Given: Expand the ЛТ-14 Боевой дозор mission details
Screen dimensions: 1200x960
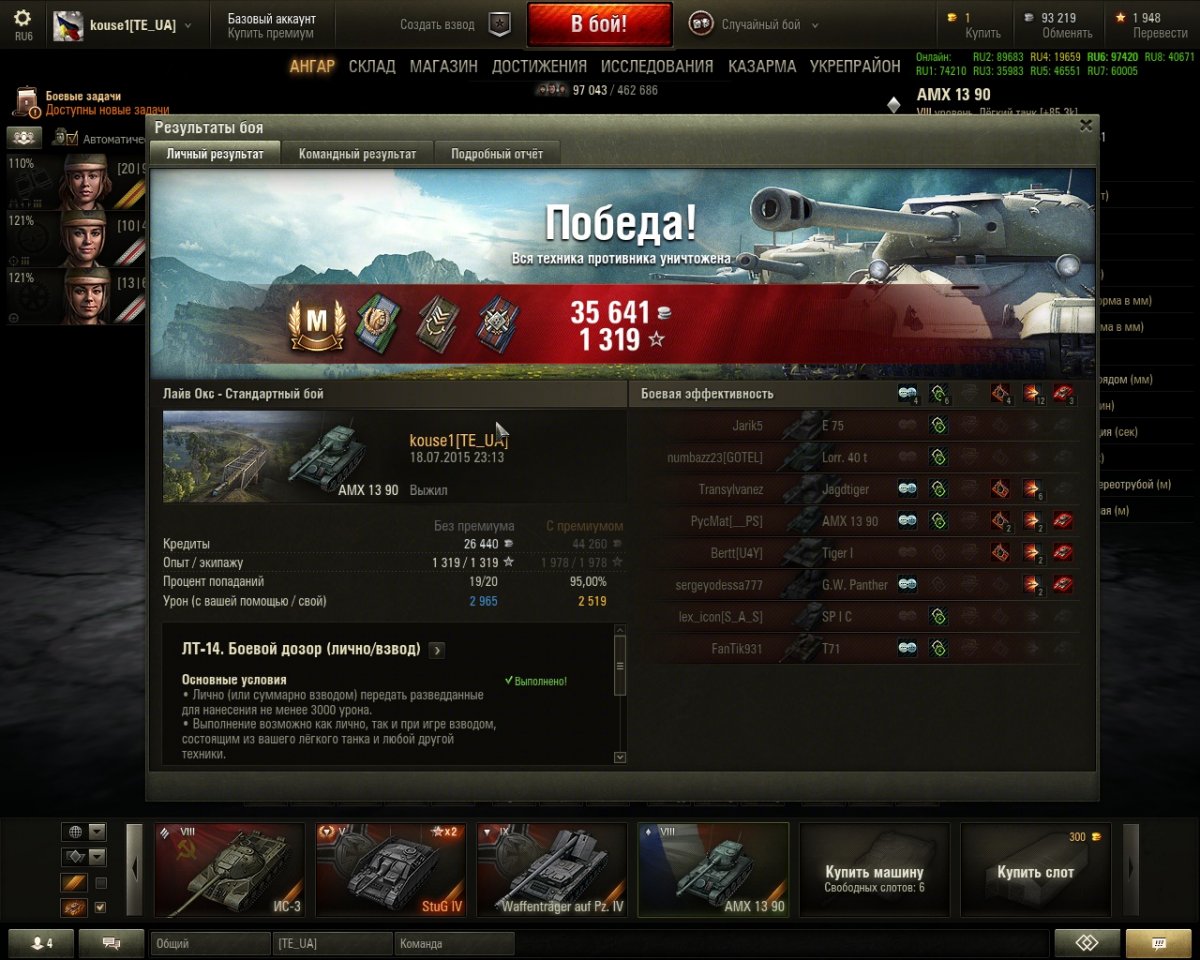Looking at the screenshot, I should click(437, 650).
